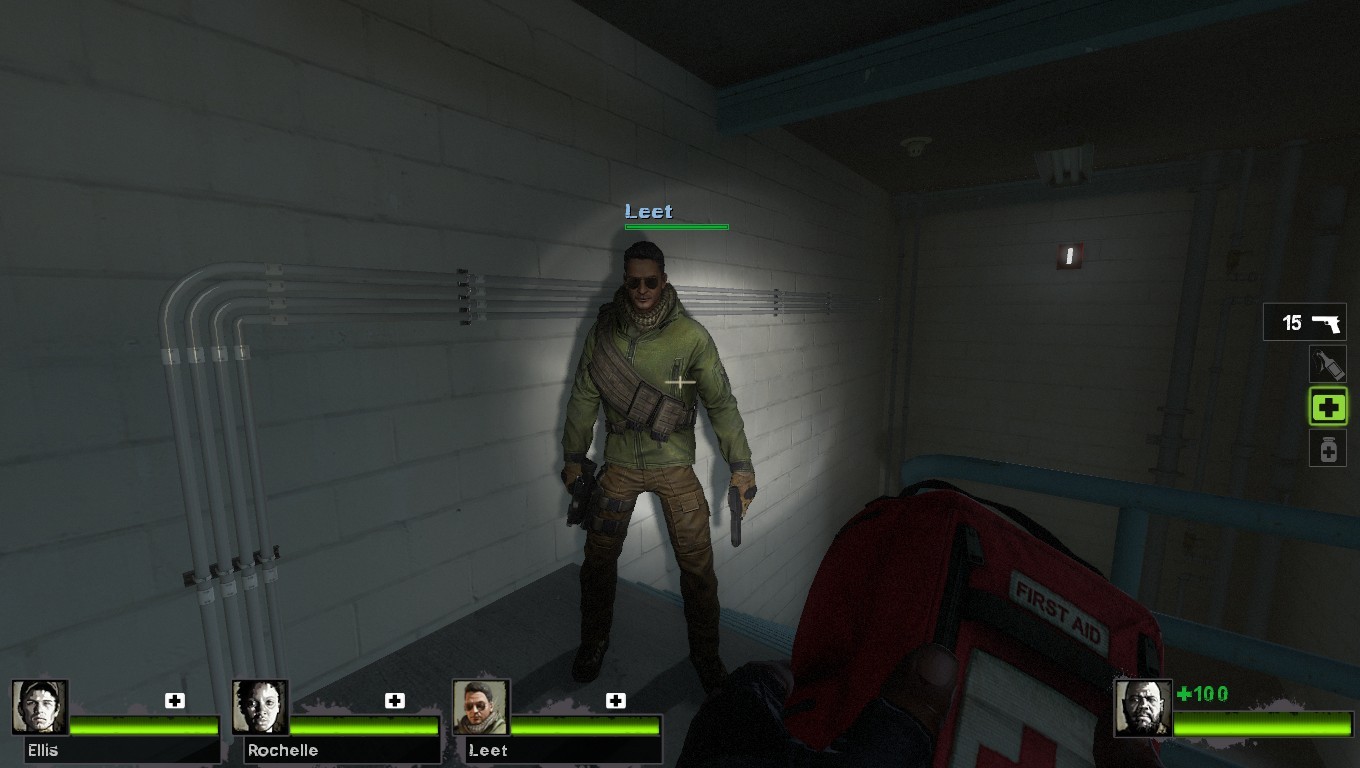The height and width of the screenshot is (768, 1360).
Task: Click the crosshair on Leet's chest
Action: (x=678, y=382)
